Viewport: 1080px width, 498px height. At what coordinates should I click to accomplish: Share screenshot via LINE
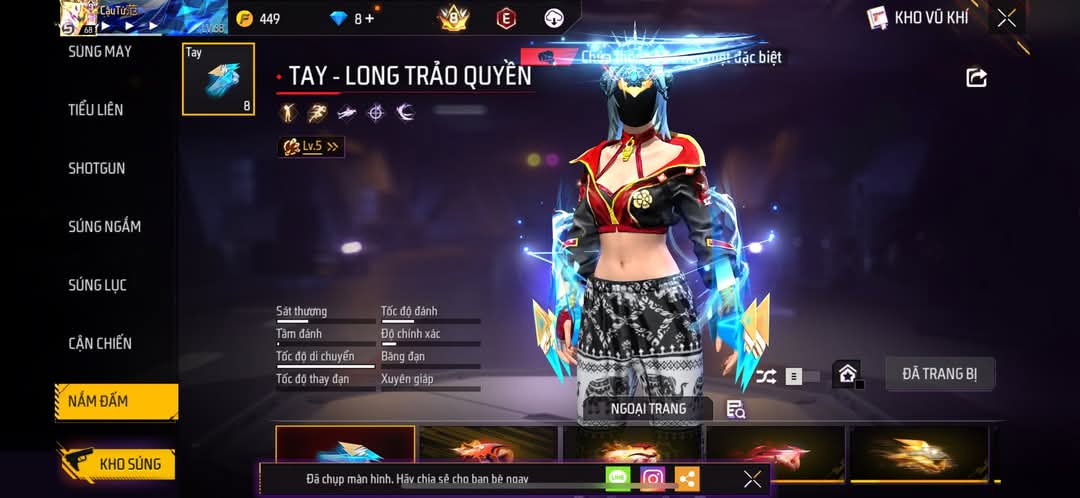(x=618, y=479)
